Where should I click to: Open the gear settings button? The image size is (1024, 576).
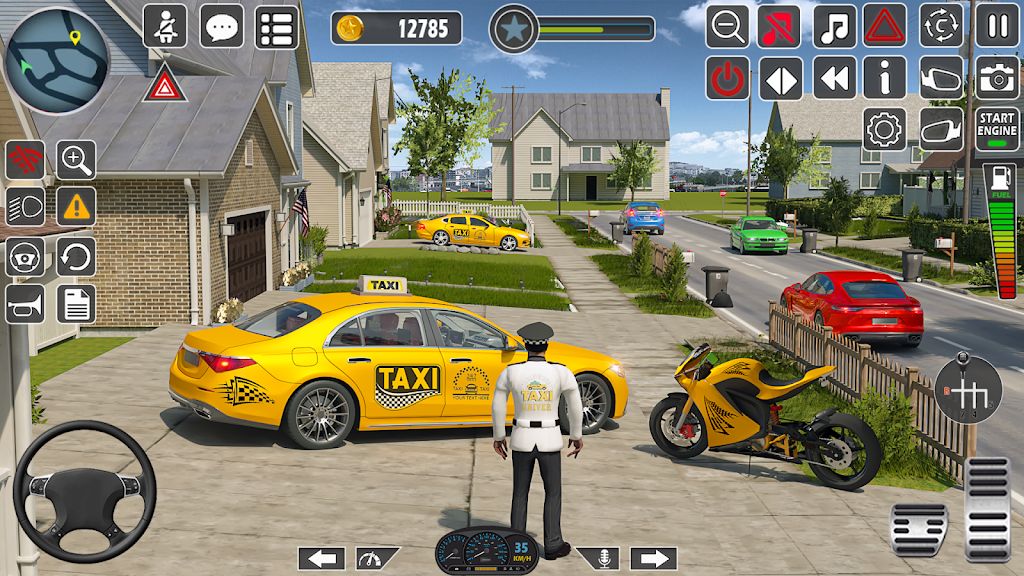[884, 130]
